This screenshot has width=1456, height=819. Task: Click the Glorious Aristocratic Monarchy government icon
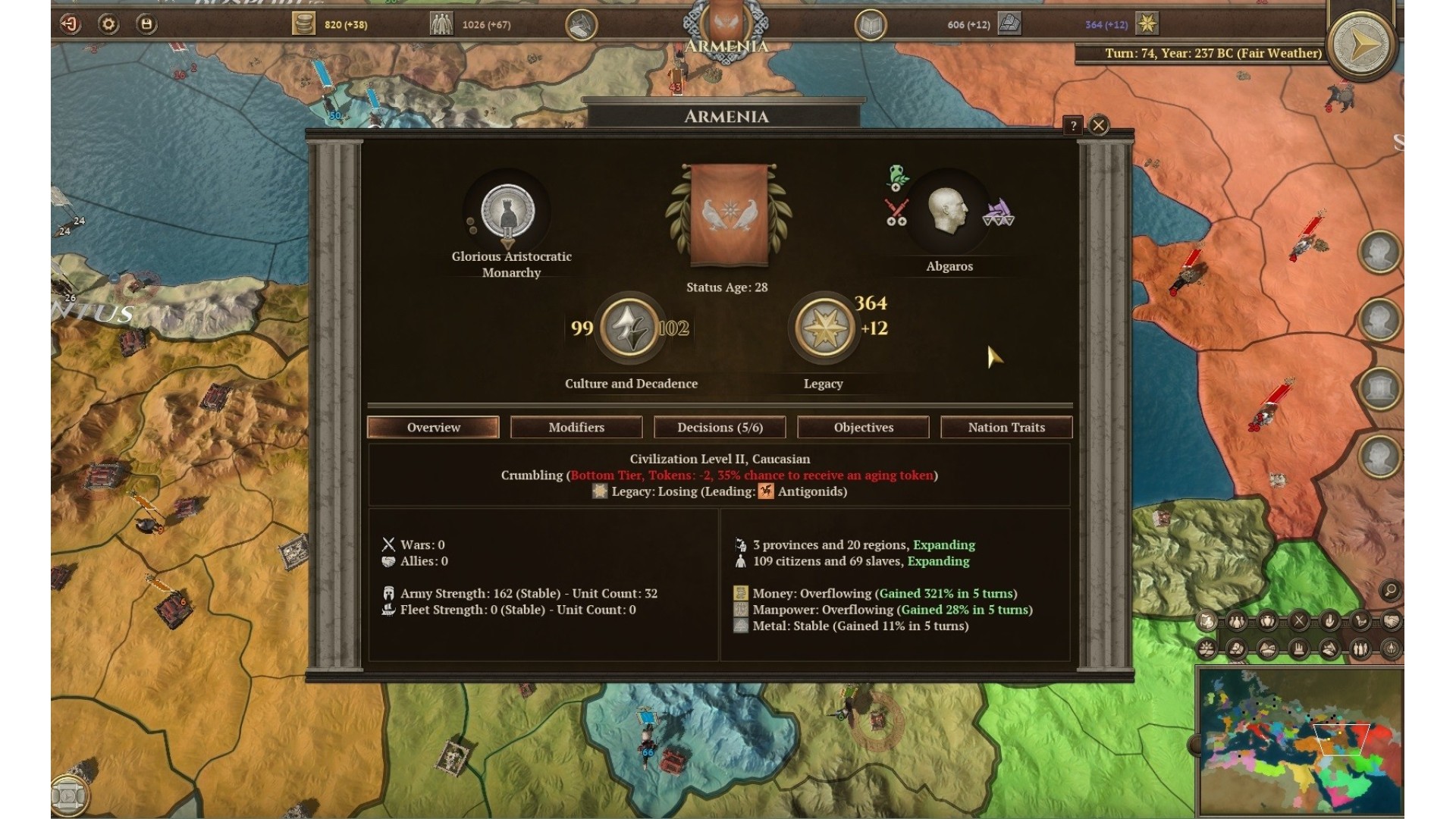pyautogui.click(x=508, y=212)
